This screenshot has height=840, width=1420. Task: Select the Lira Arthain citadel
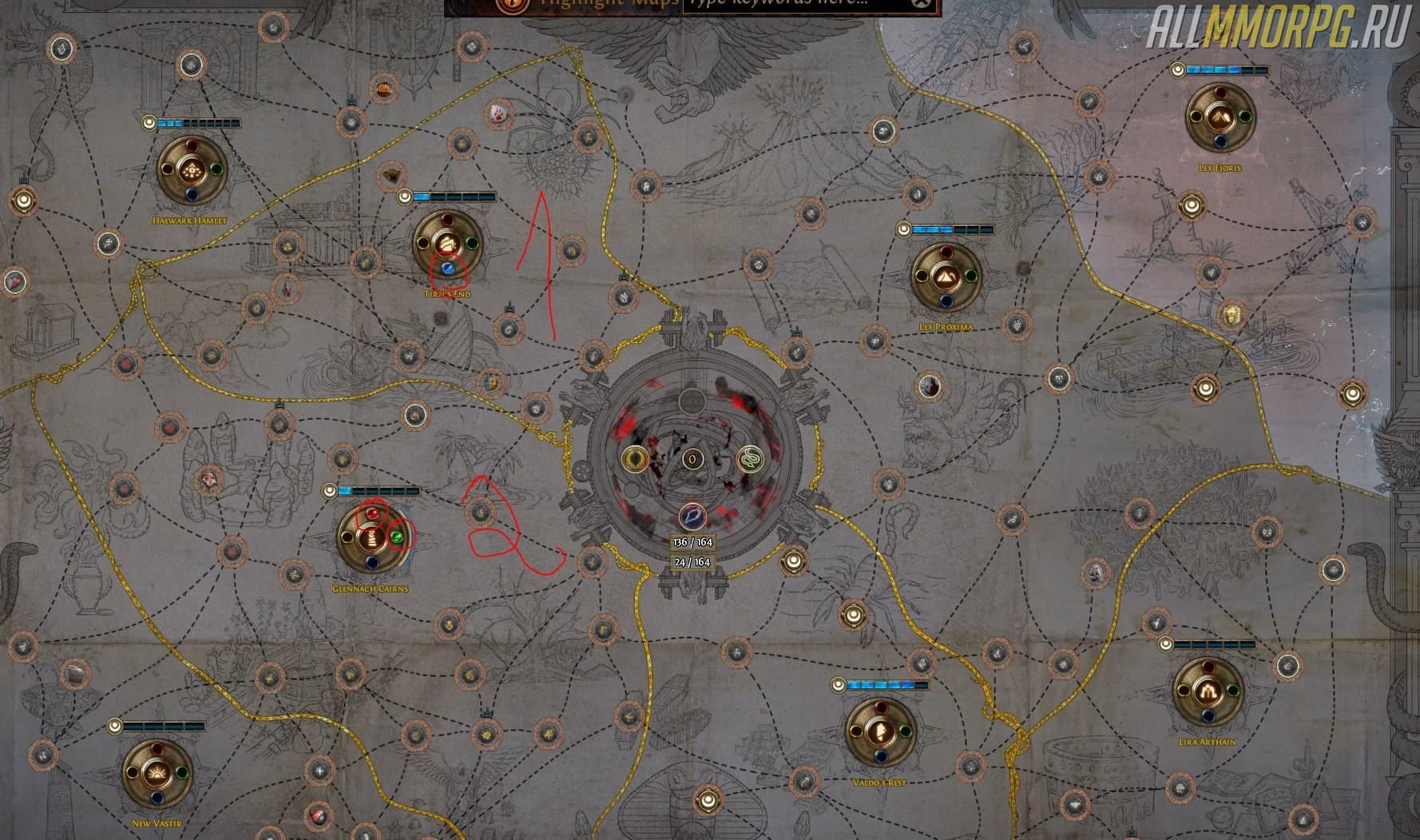tap(1207, 691)
